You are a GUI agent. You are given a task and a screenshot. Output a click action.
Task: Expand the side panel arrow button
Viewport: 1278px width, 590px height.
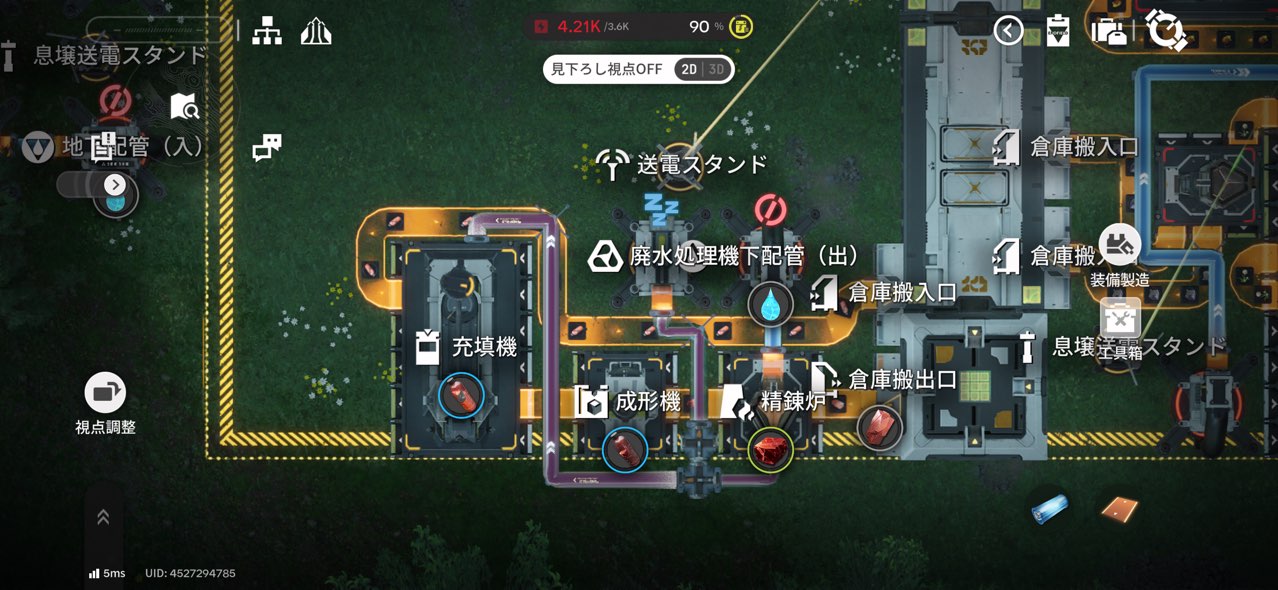[115, 185]
